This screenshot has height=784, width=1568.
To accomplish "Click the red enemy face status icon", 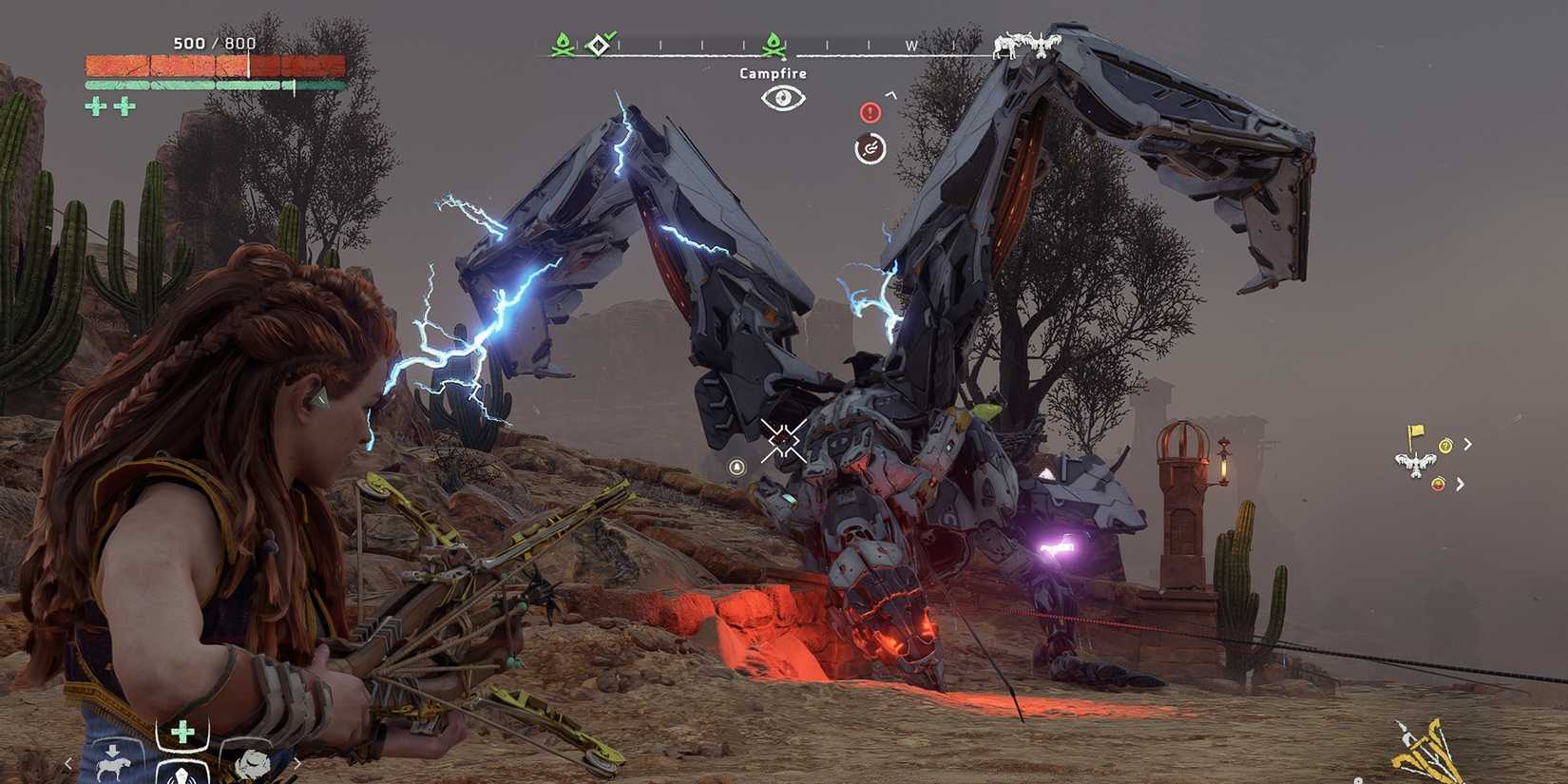I will (1437, 482).
